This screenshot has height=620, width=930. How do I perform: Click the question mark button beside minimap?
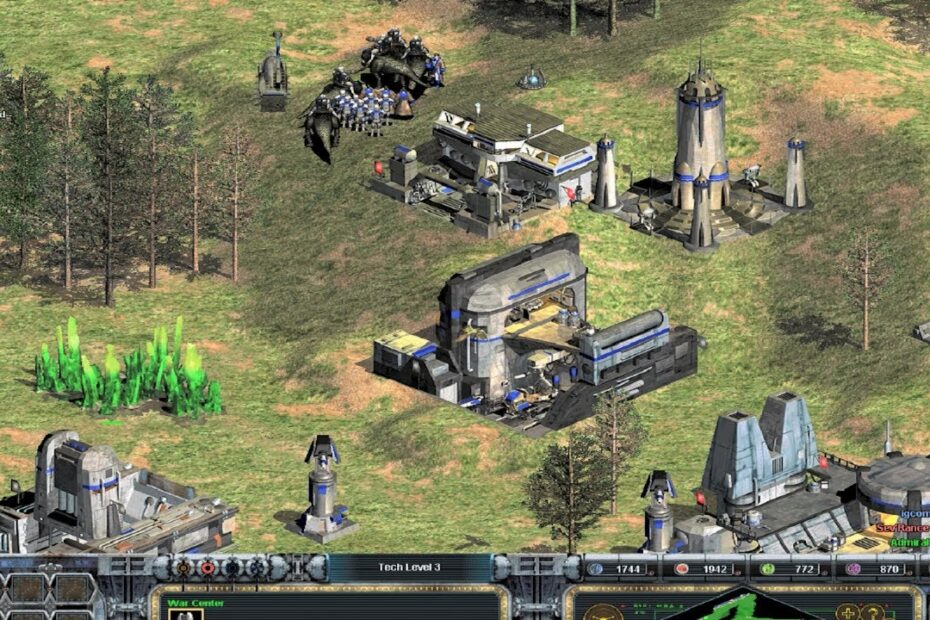click(871, 612)
